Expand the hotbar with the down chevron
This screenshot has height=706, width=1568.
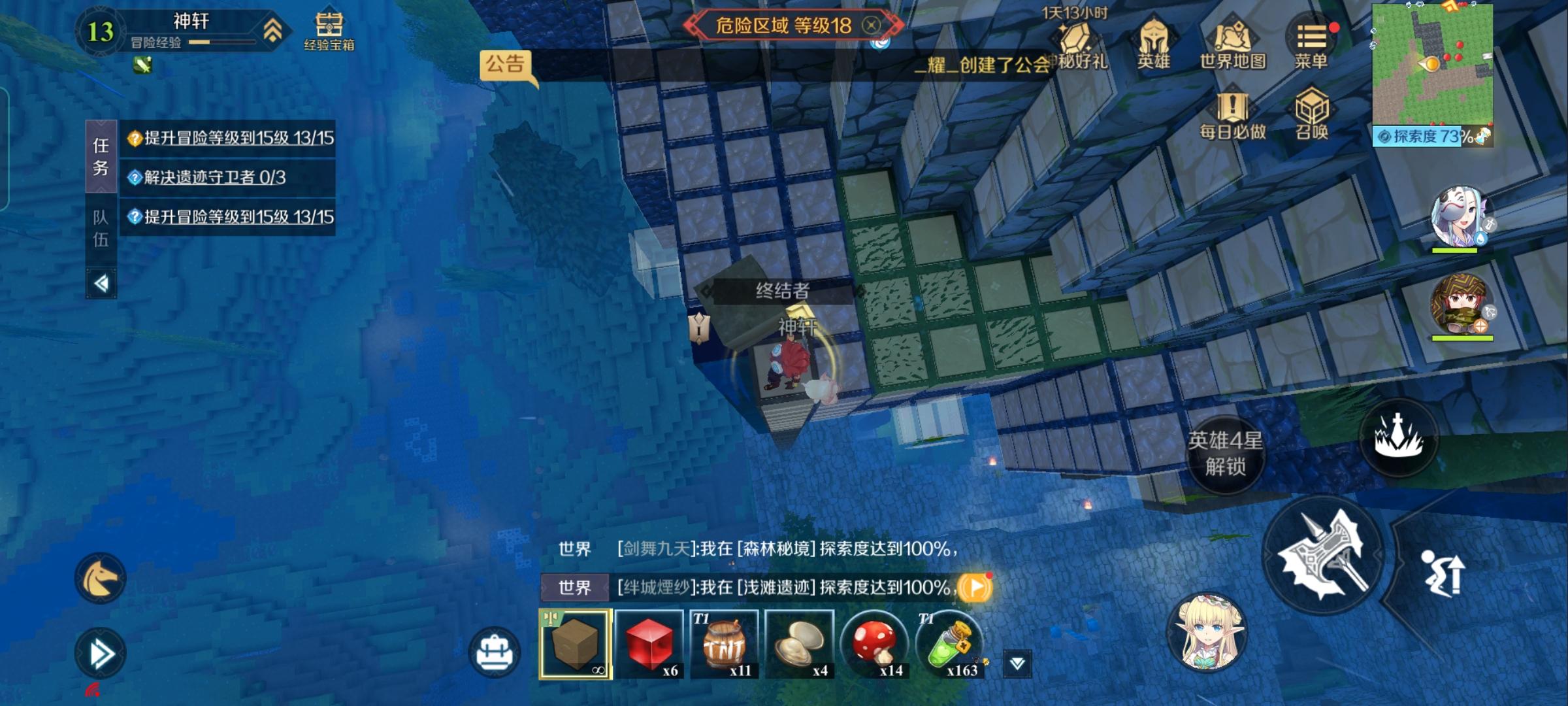click(1033, 661)
